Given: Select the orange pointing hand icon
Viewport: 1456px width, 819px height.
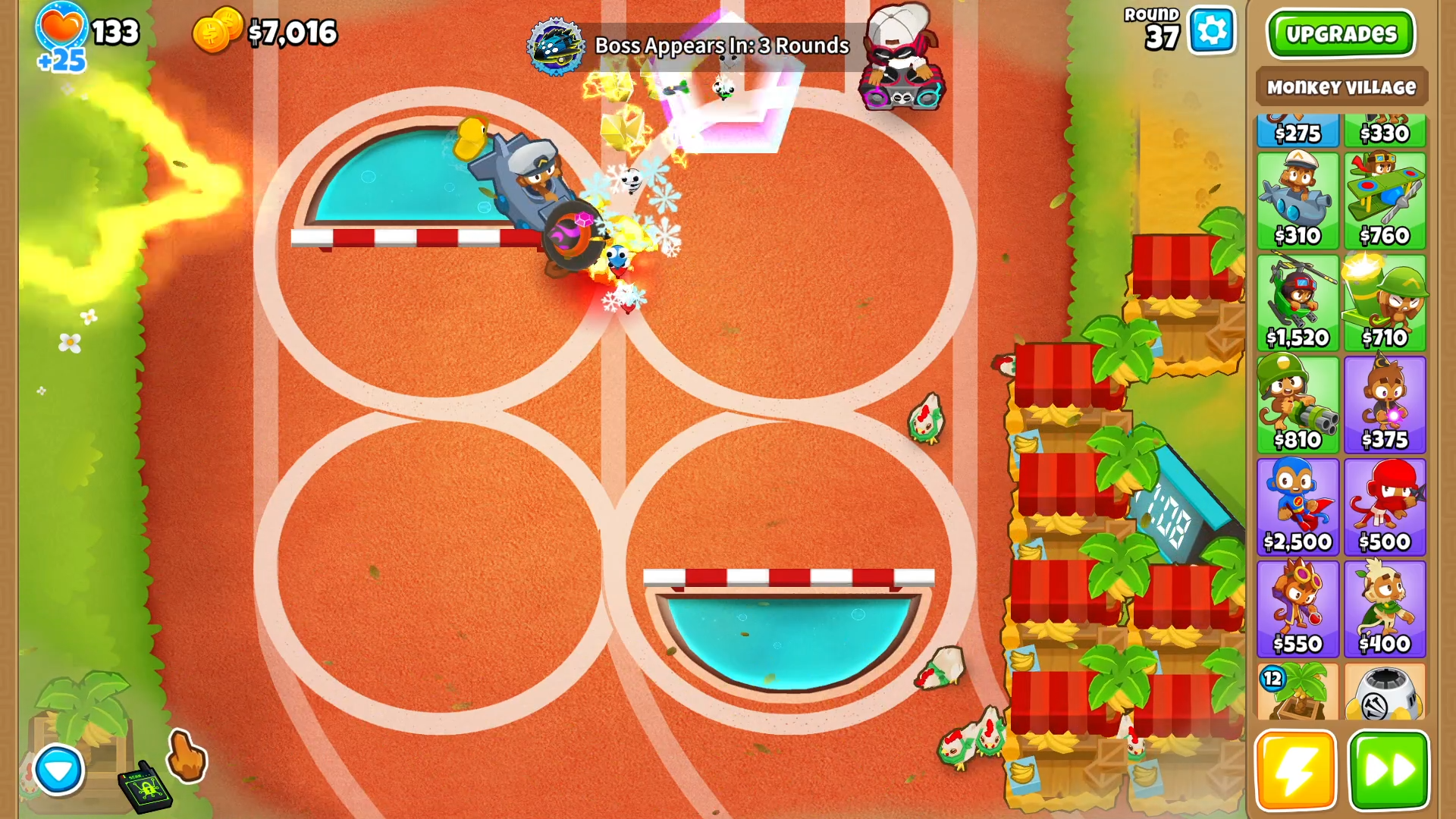Looking at the screenshot, I should coord(186,755).
